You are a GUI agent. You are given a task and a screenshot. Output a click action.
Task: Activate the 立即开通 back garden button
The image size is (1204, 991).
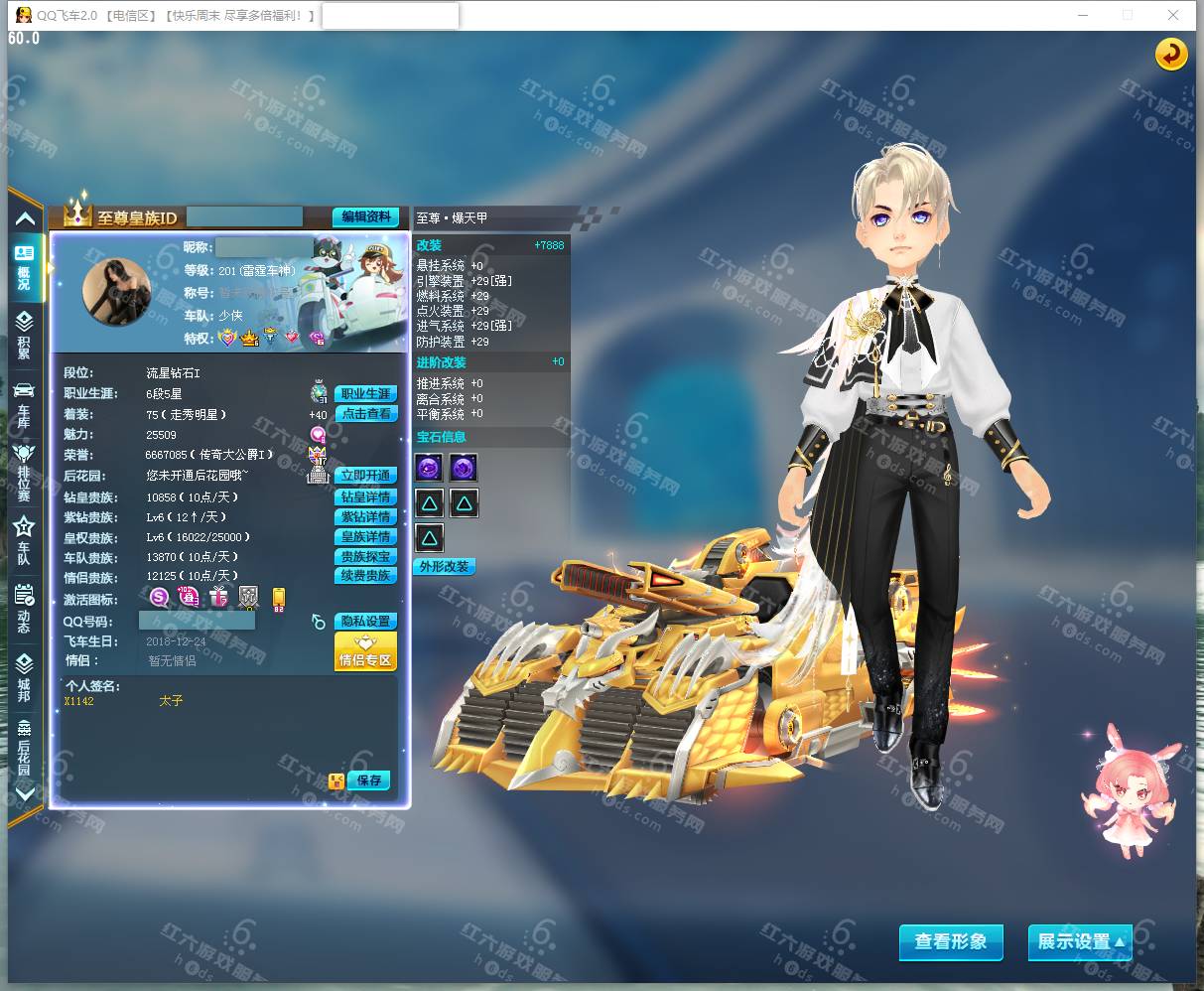[x=365, y=476]
